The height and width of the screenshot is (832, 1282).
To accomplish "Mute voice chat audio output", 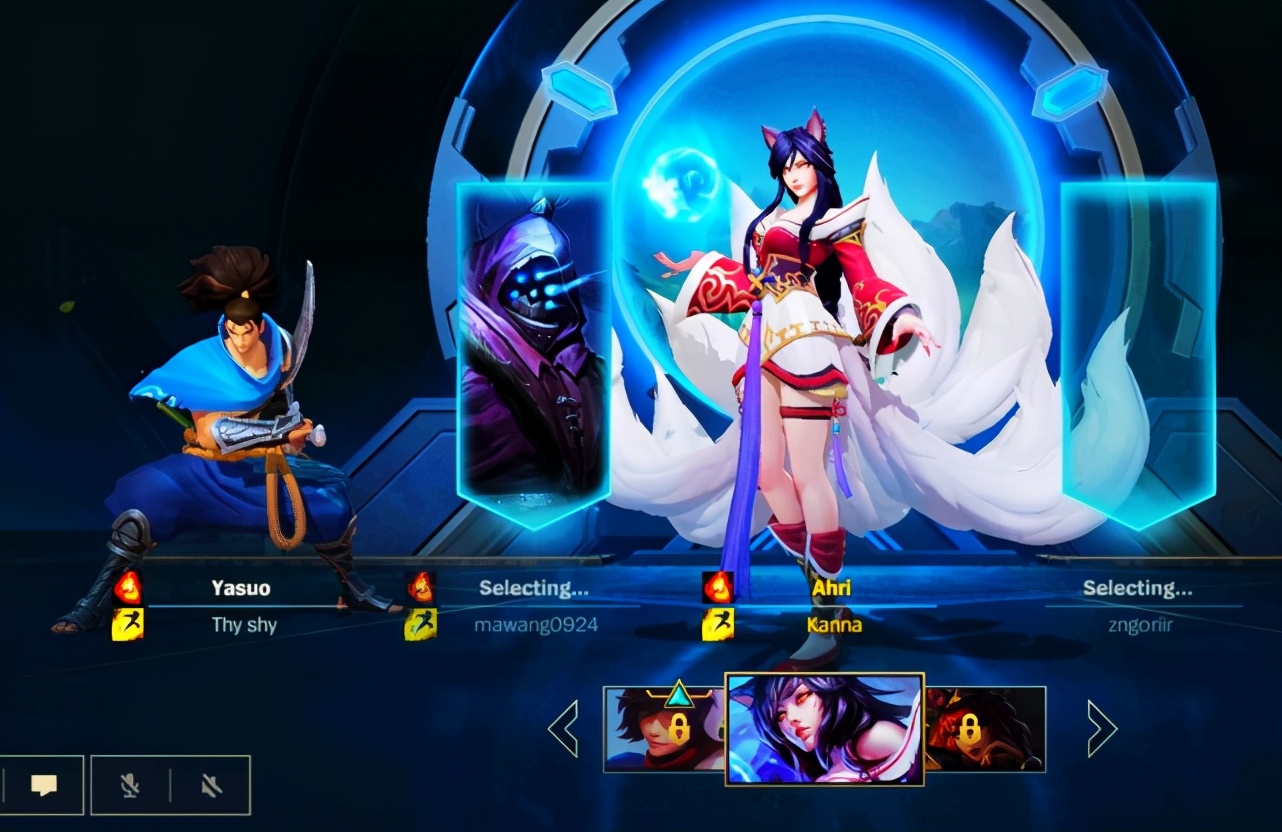I will click(212, 785).
